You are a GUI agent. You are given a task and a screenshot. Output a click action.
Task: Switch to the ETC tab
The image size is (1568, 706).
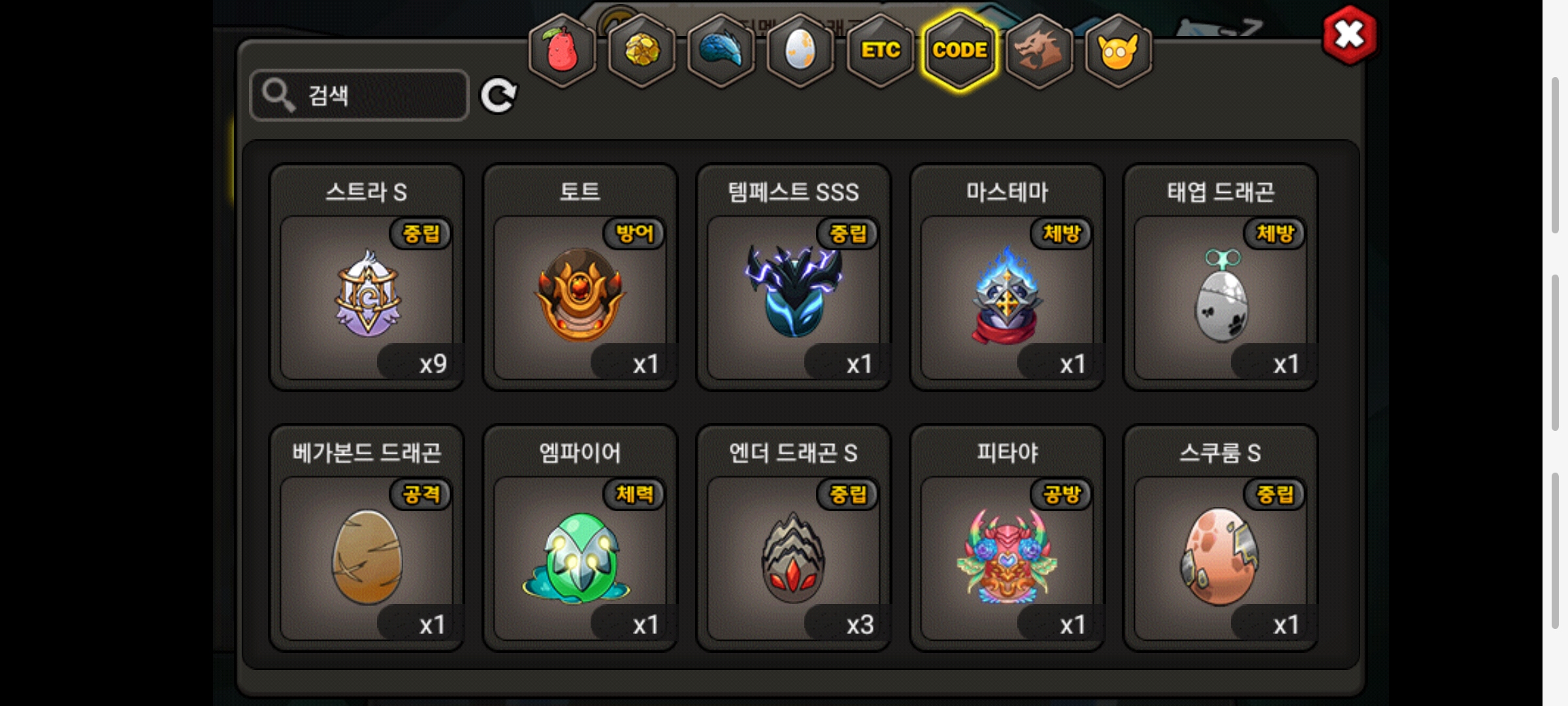880,50
